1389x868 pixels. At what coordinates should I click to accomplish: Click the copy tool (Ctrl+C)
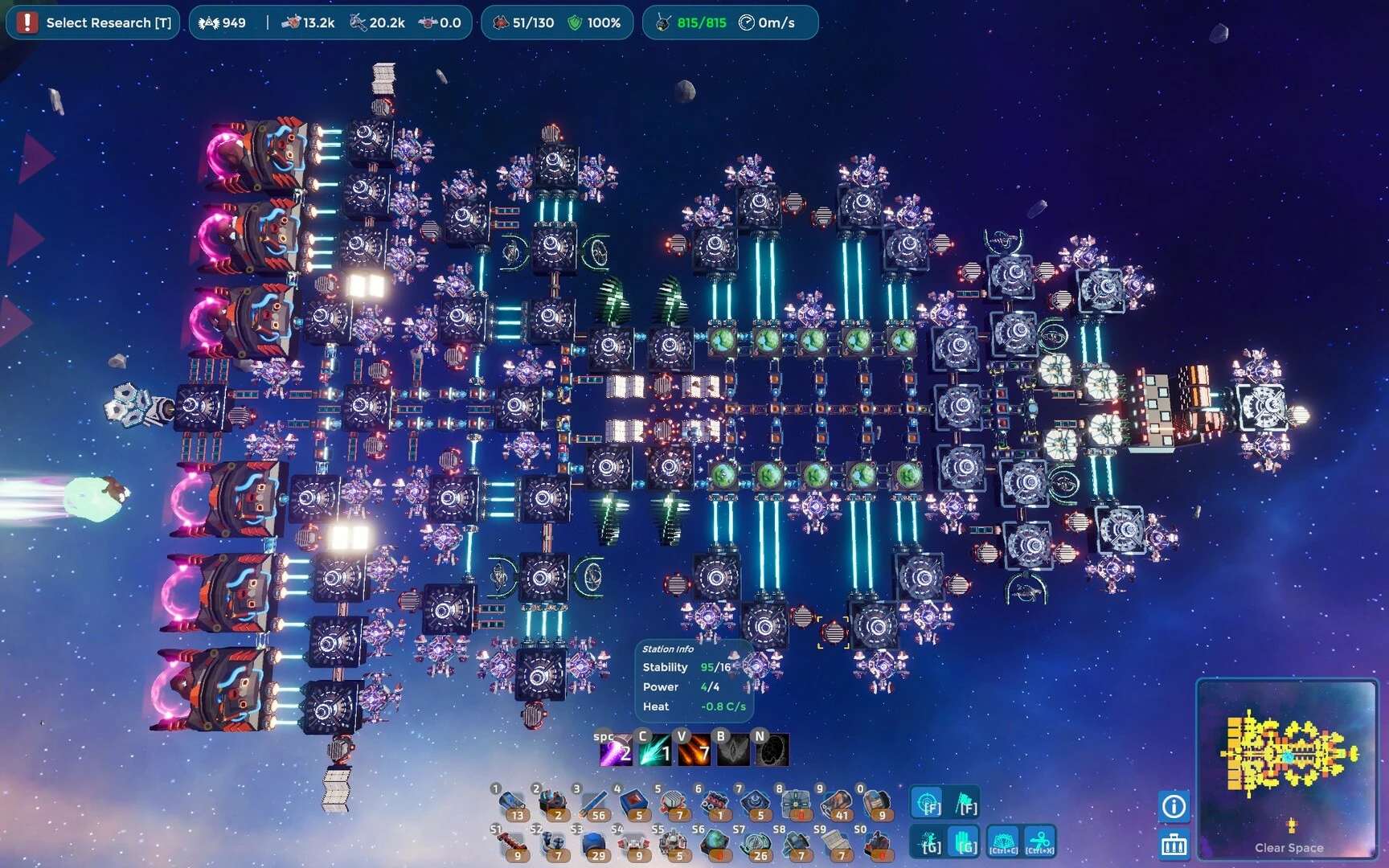(1003, 841)
